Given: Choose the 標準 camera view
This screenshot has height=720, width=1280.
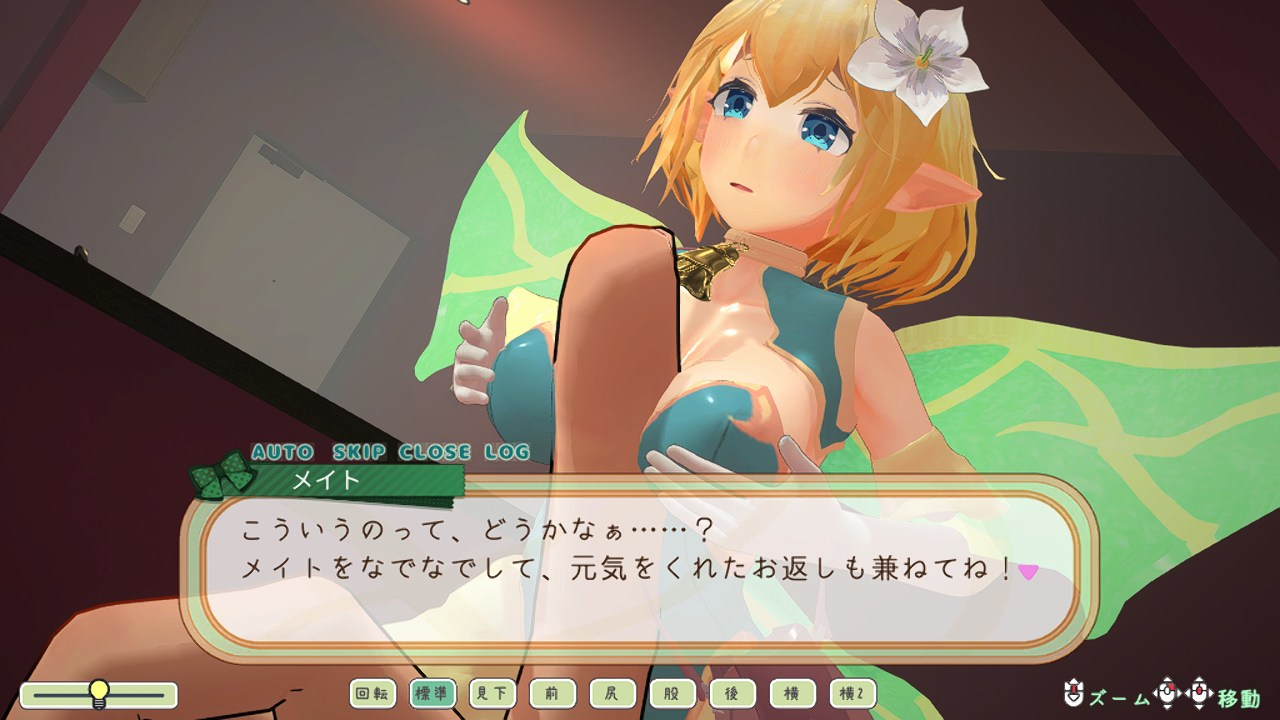Looking at the screenshot, I should tap(433, 693).
